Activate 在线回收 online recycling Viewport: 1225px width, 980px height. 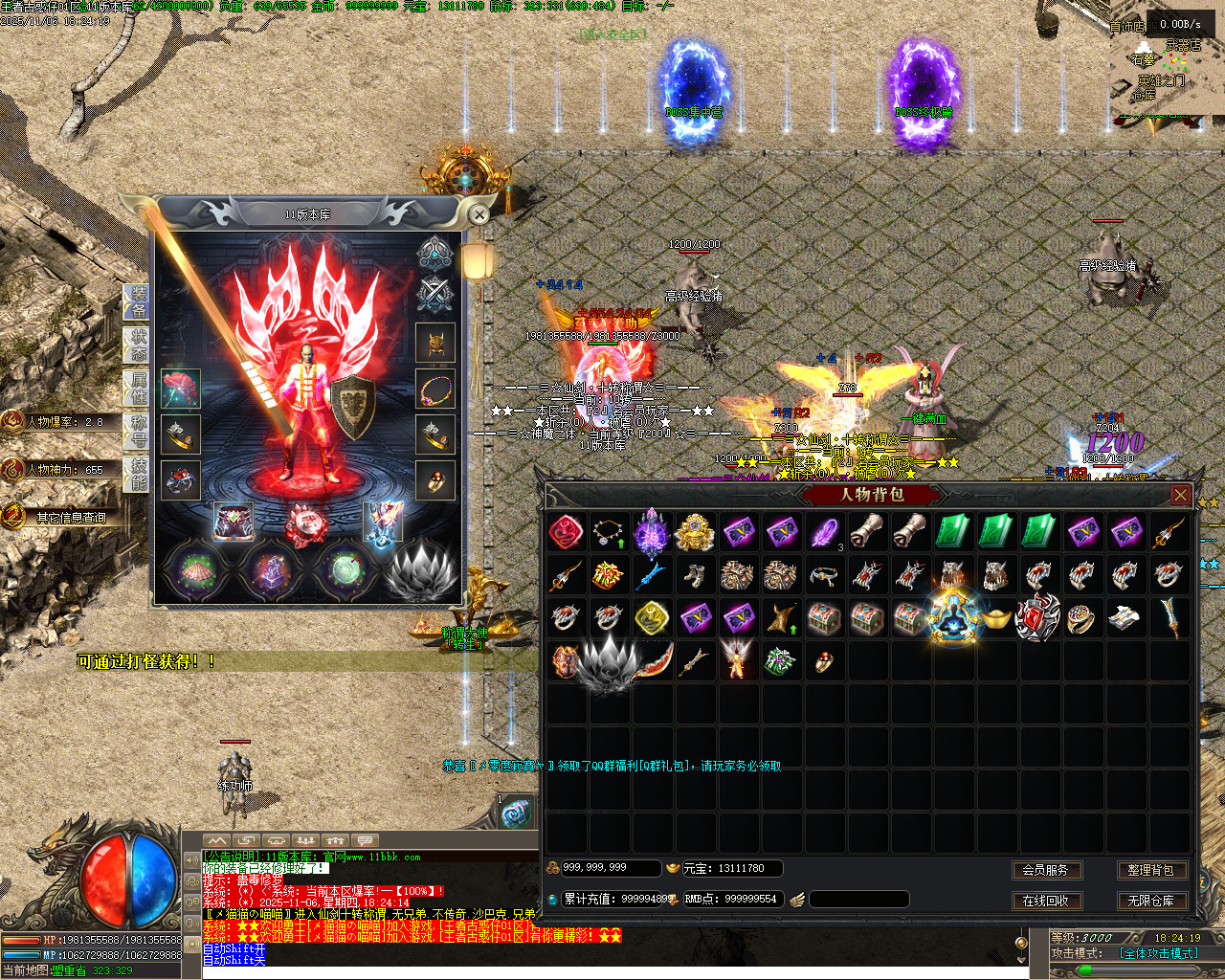tap(1045, 901)
